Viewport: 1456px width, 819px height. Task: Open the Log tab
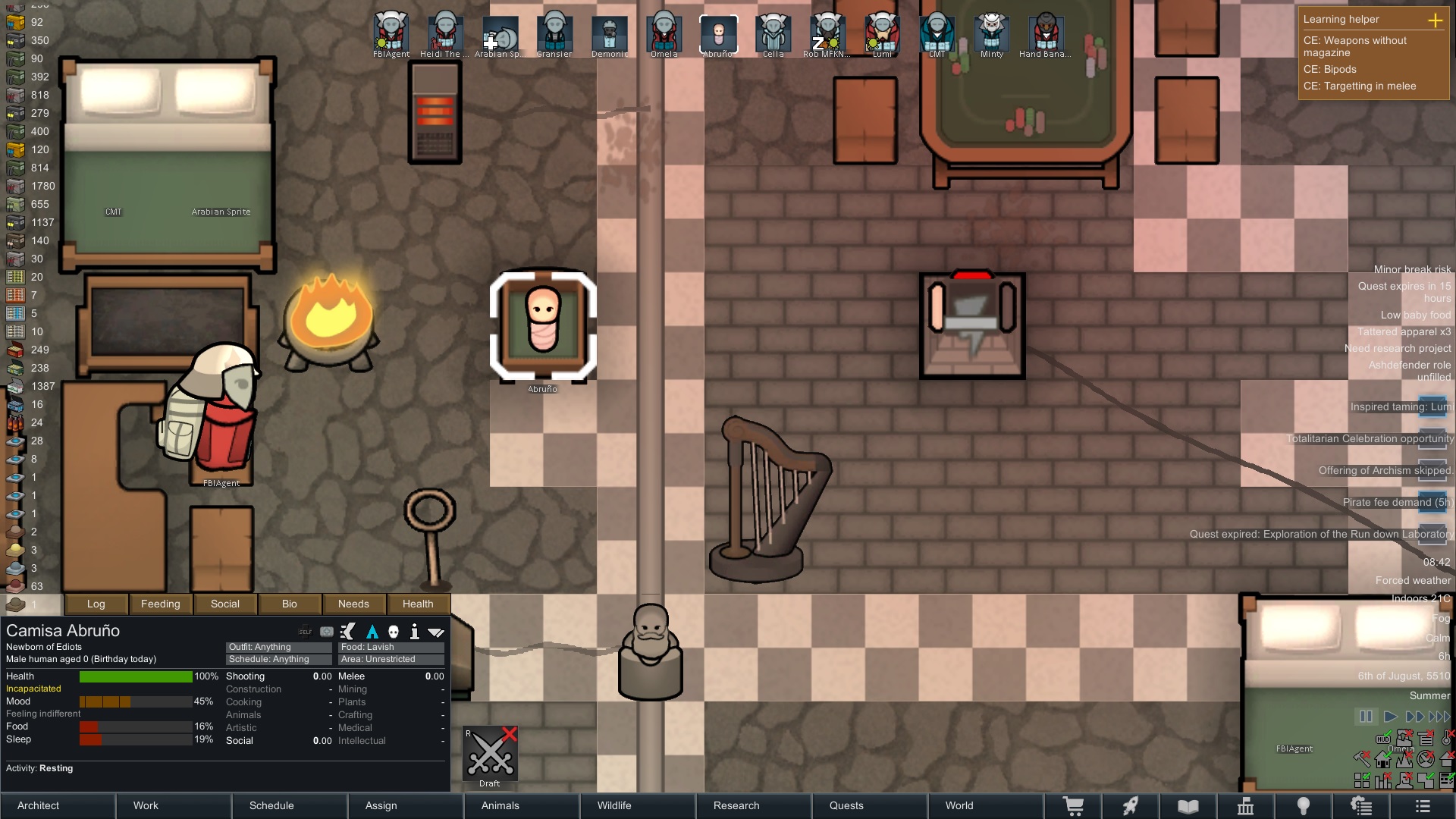point(96,604)
